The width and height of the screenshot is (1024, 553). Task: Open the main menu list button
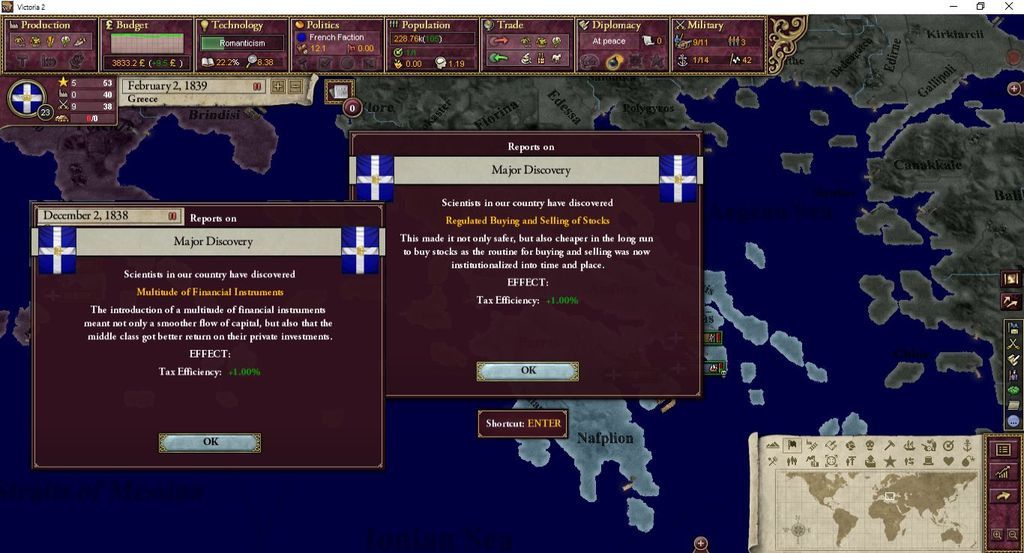[1003, 450]
